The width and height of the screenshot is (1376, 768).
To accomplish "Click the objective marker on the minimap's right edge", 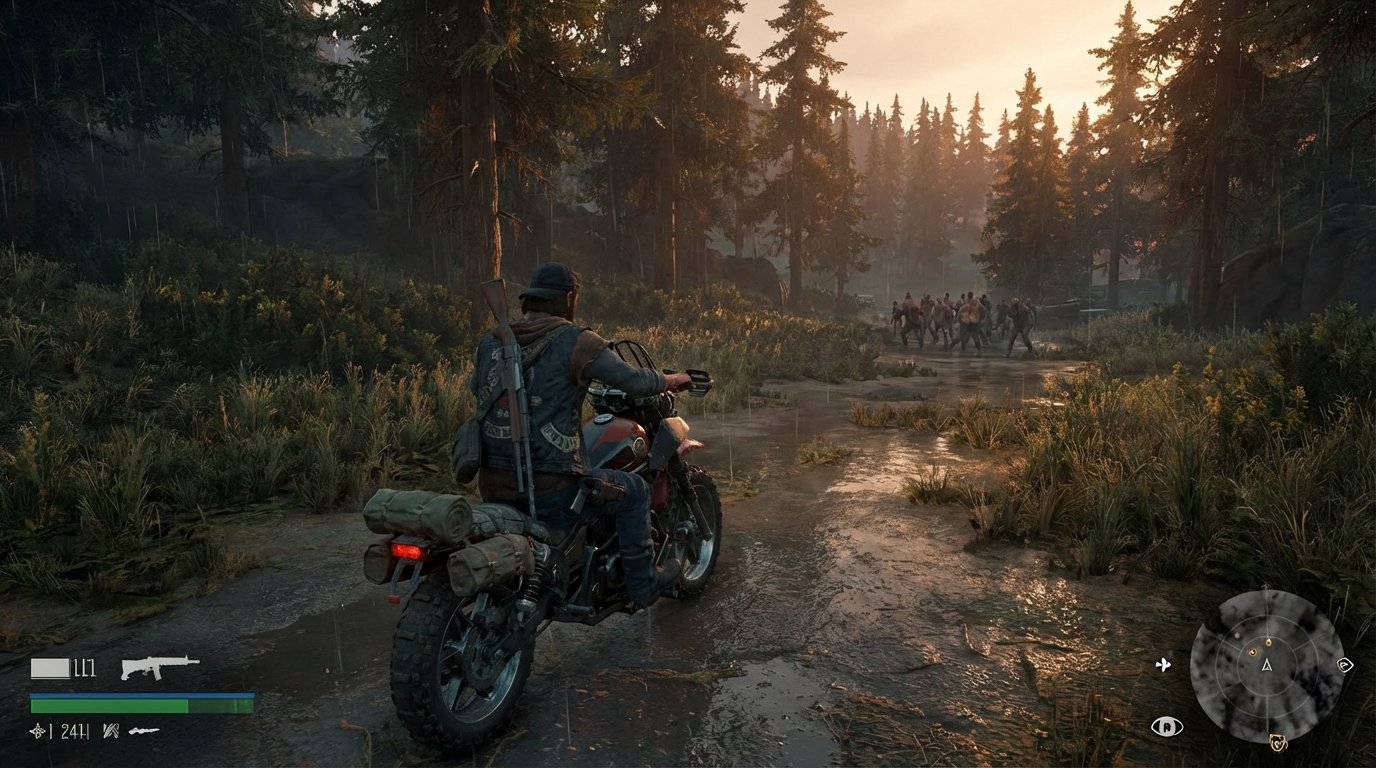I will click(1346, 666).
